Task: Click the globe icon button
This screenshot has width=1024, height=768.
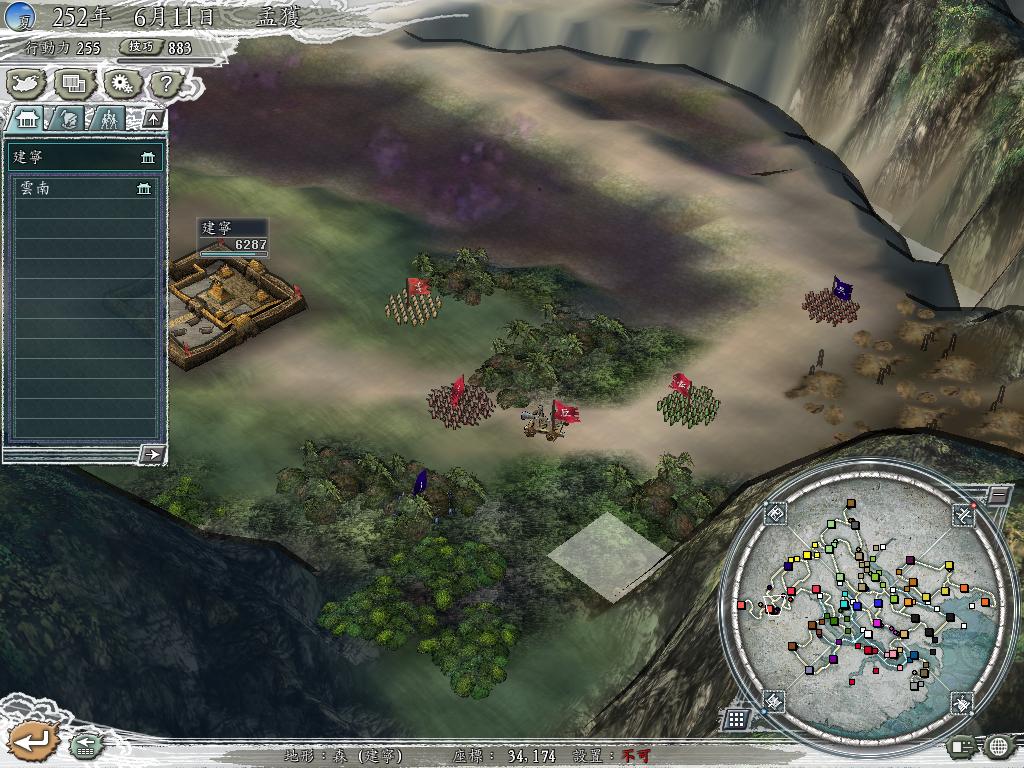Action: pos(998,745)
